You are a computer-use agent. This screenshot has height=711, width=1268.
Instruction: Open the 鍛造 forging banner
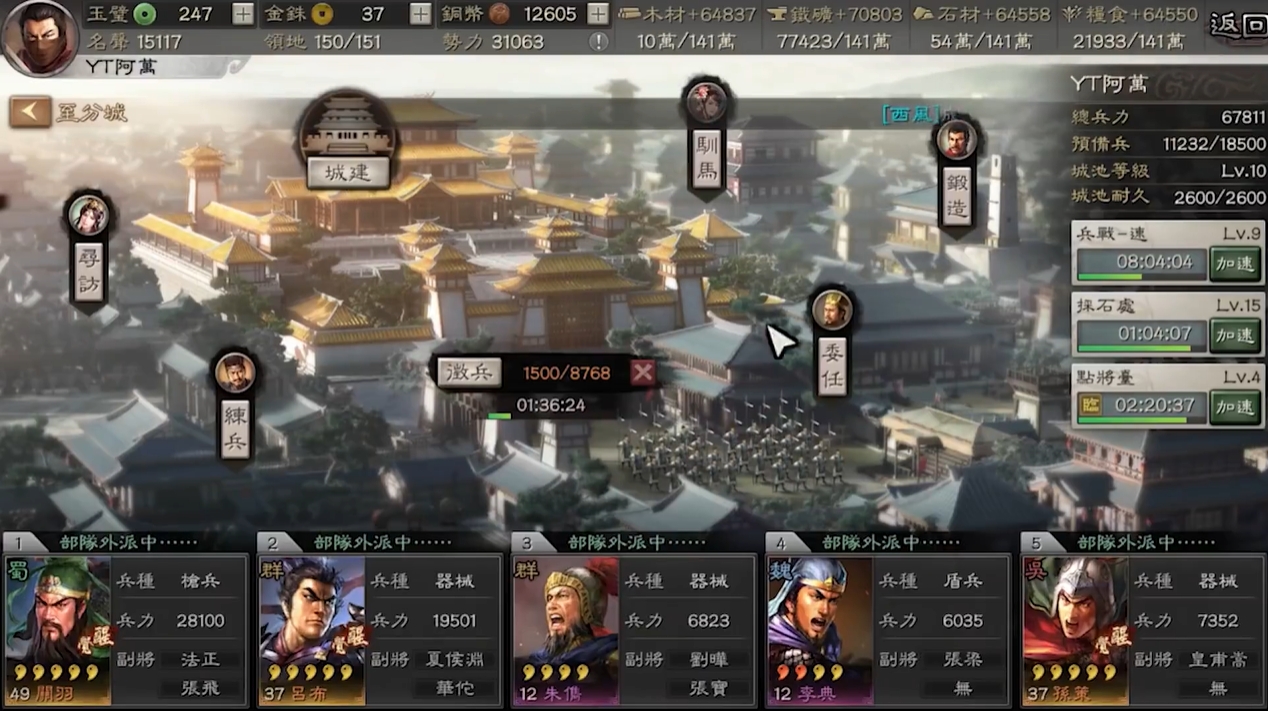(956, 194)
